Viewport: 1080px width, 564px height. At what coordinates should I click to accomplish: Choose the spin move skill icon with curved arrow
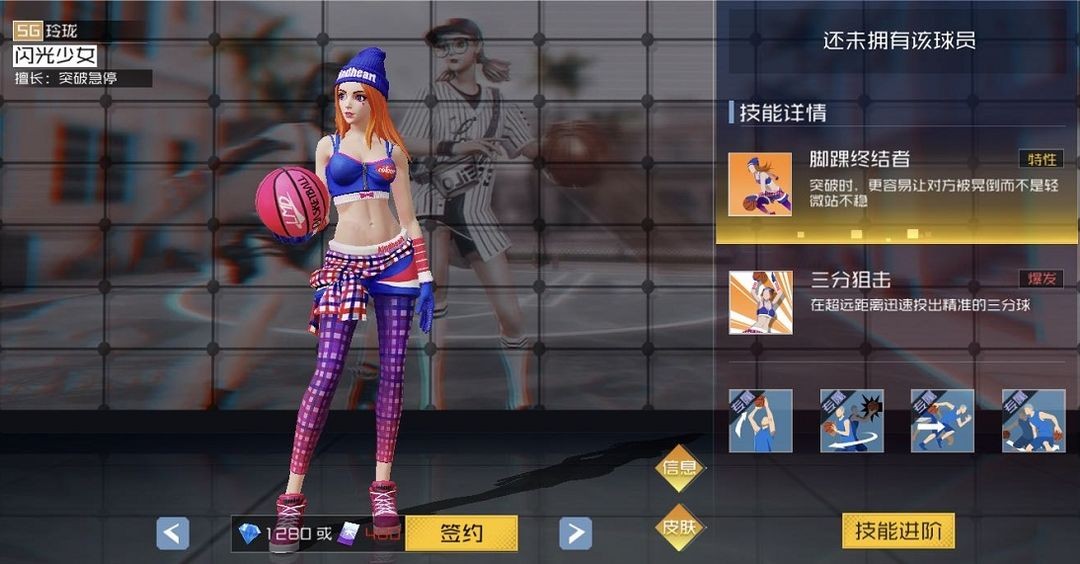[x=851, y=421]
